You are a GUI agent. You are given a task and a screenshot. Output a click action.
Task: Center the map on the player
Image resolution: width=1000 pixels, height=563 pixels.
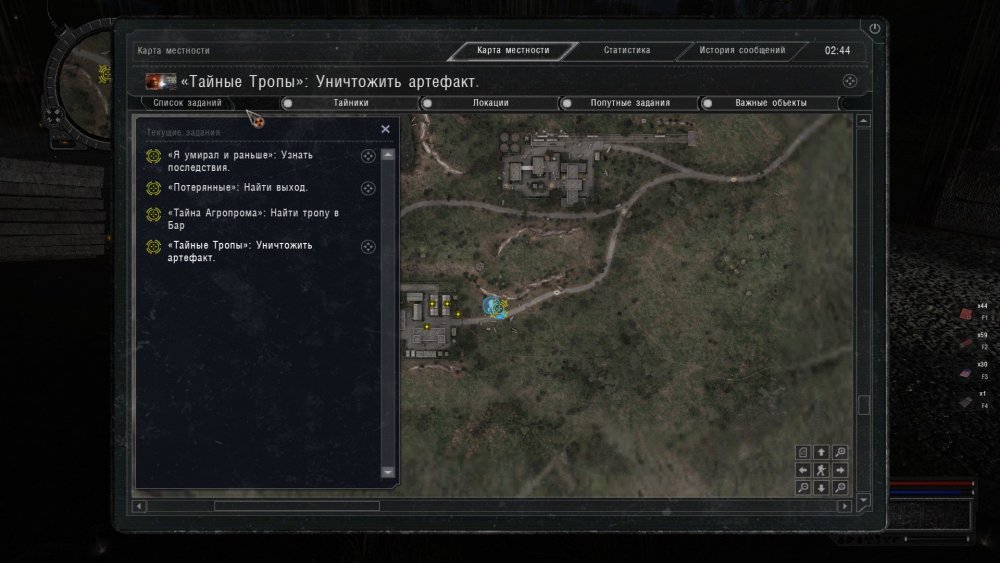(821, 469)
